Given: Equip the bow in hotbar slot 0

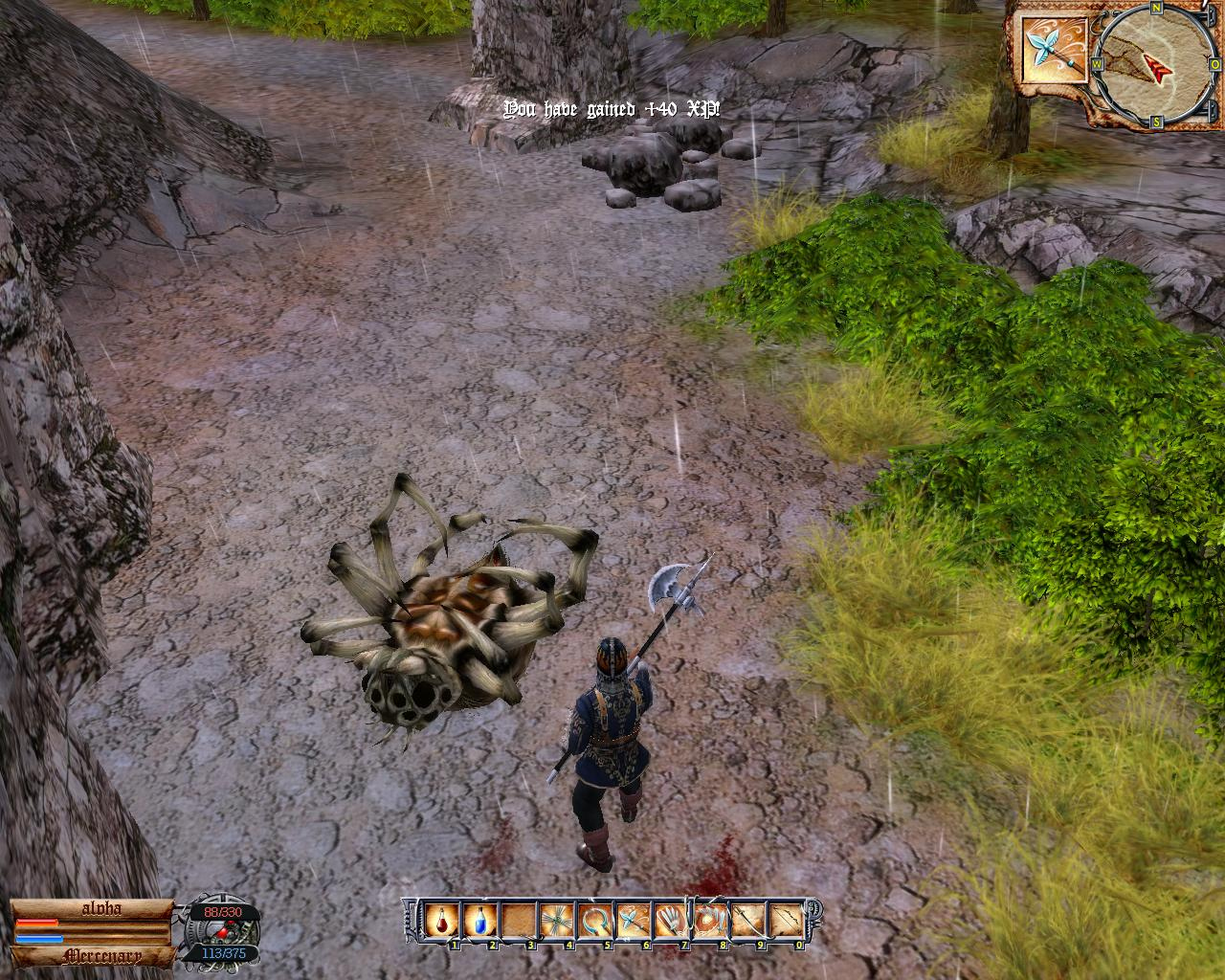Looking at the screenshot, I should [785, 922].
